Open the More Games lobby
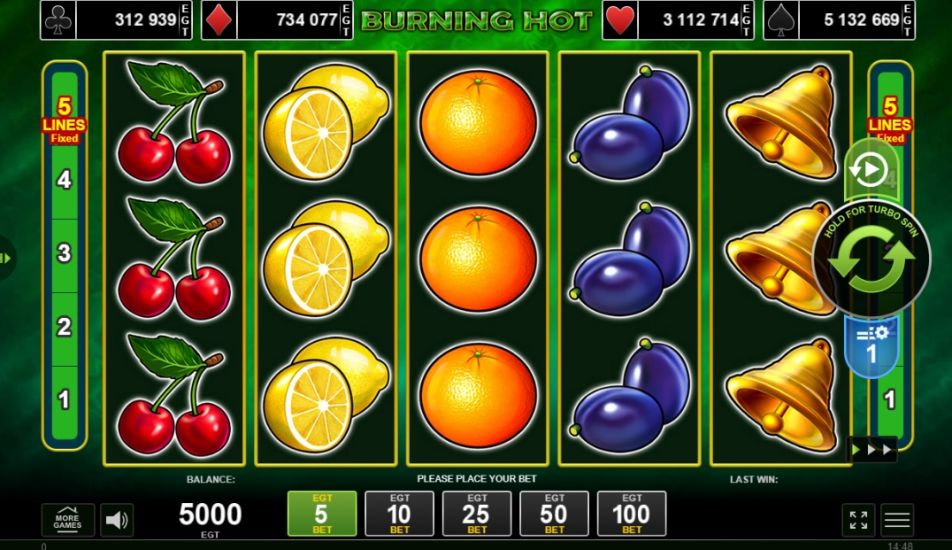952x550 pixels. 68,519
